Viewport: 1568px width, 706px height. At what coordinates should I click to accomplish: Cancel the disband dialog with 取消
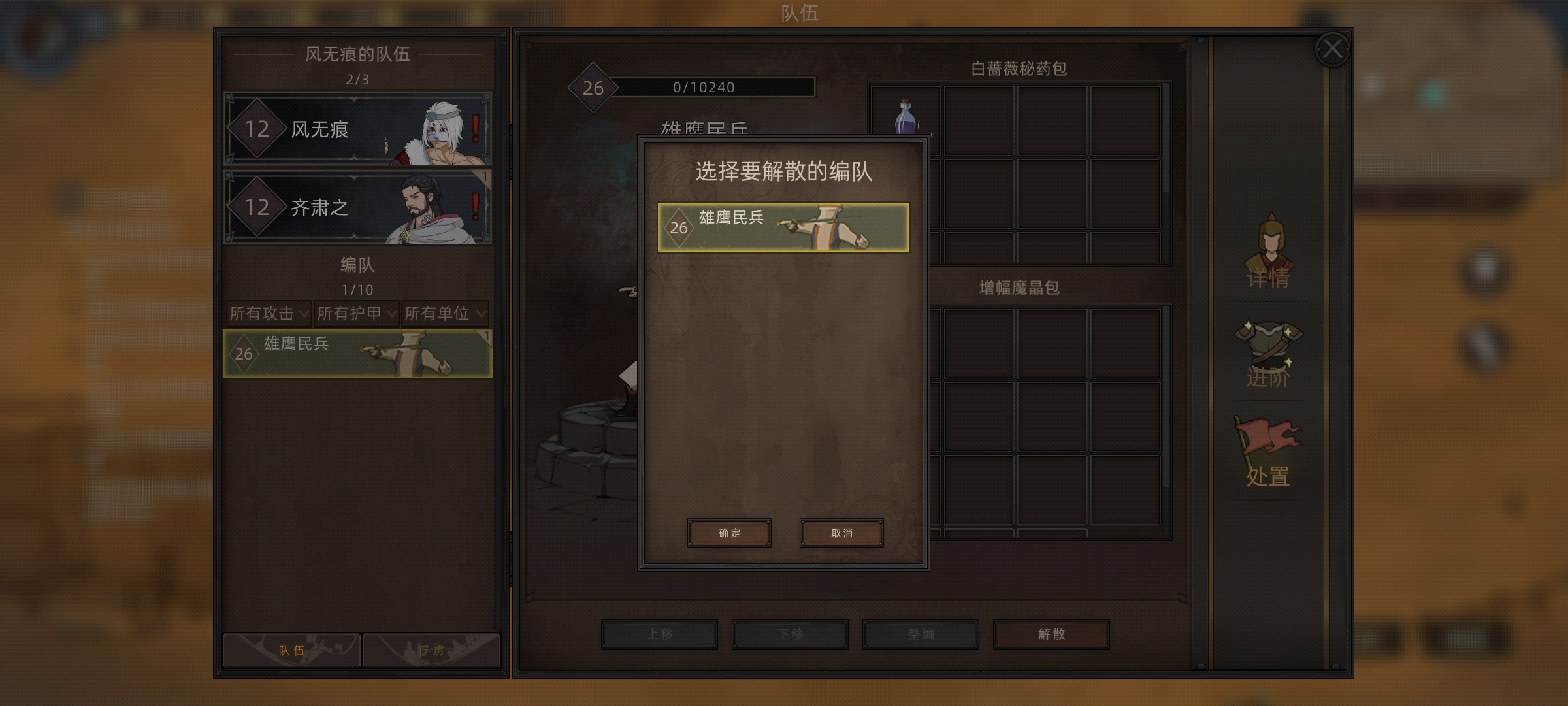coord(841,533)
